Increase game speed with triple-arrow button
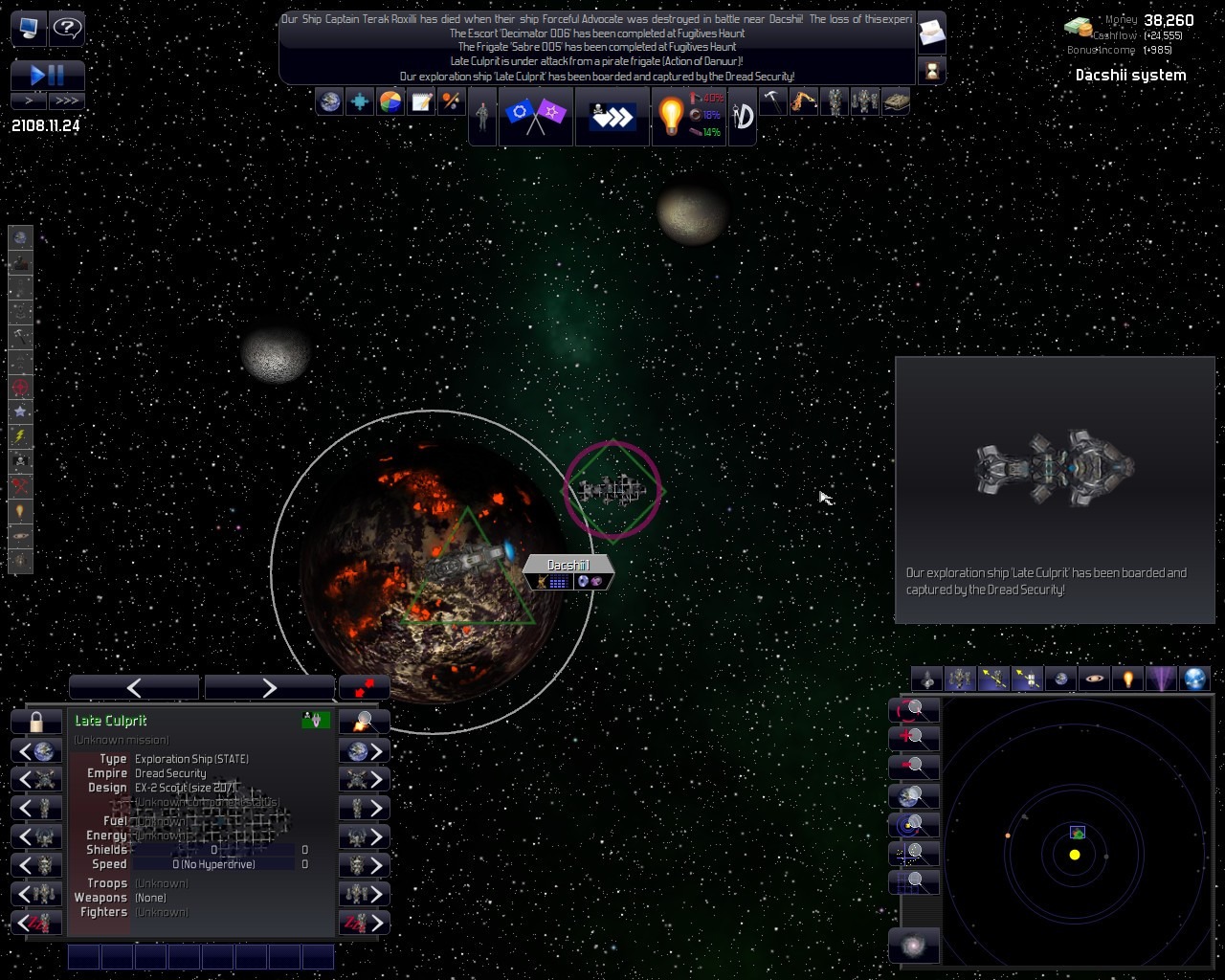 (x=66, y=100)
